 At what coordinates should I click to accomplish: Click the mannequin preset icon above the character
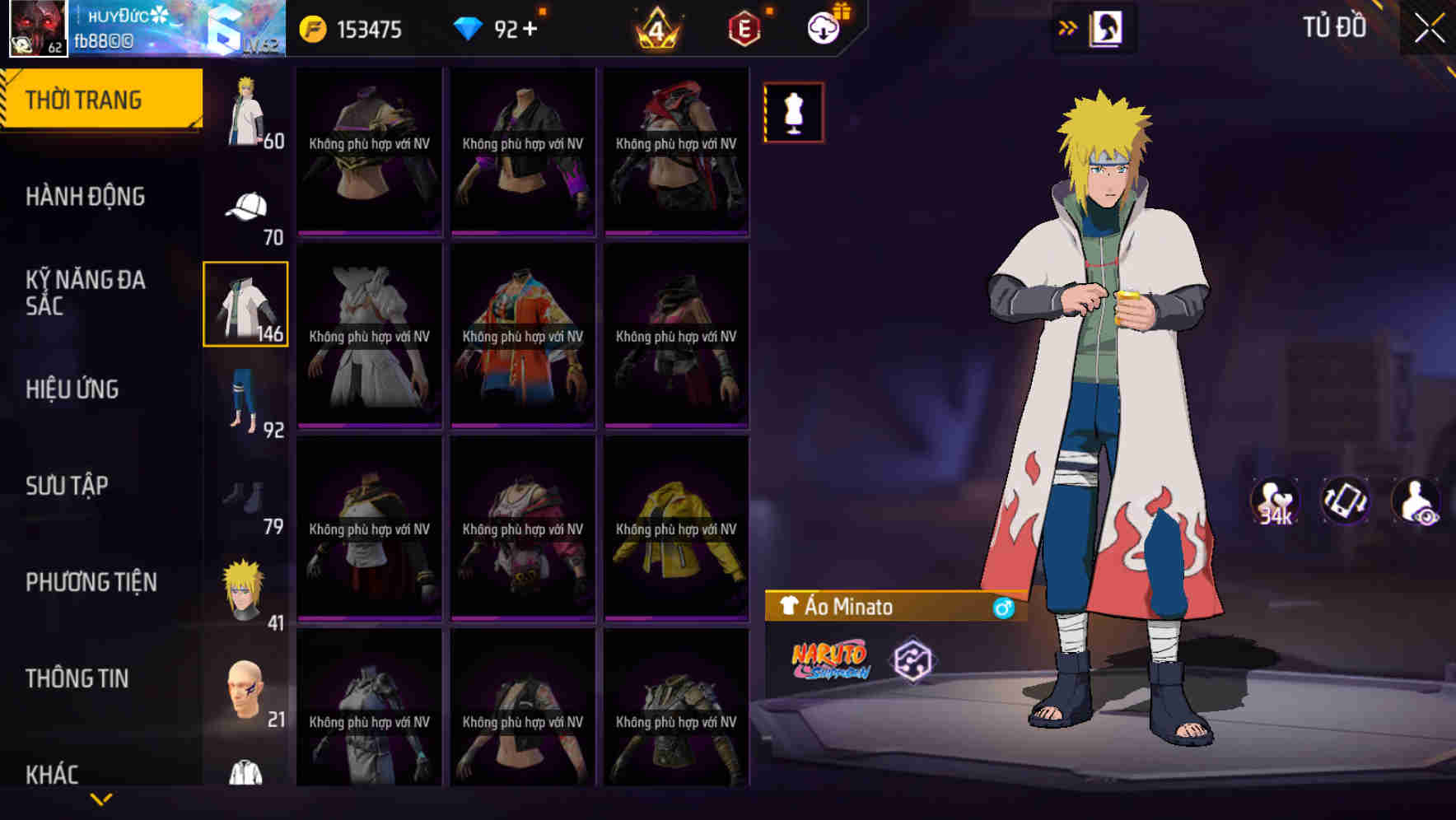(793, 112)
